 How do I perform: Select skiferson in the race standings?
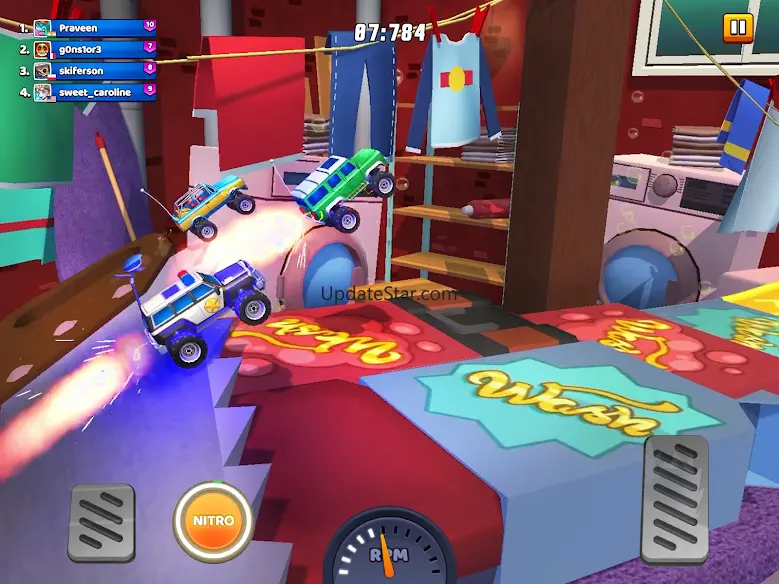point(95,71)
